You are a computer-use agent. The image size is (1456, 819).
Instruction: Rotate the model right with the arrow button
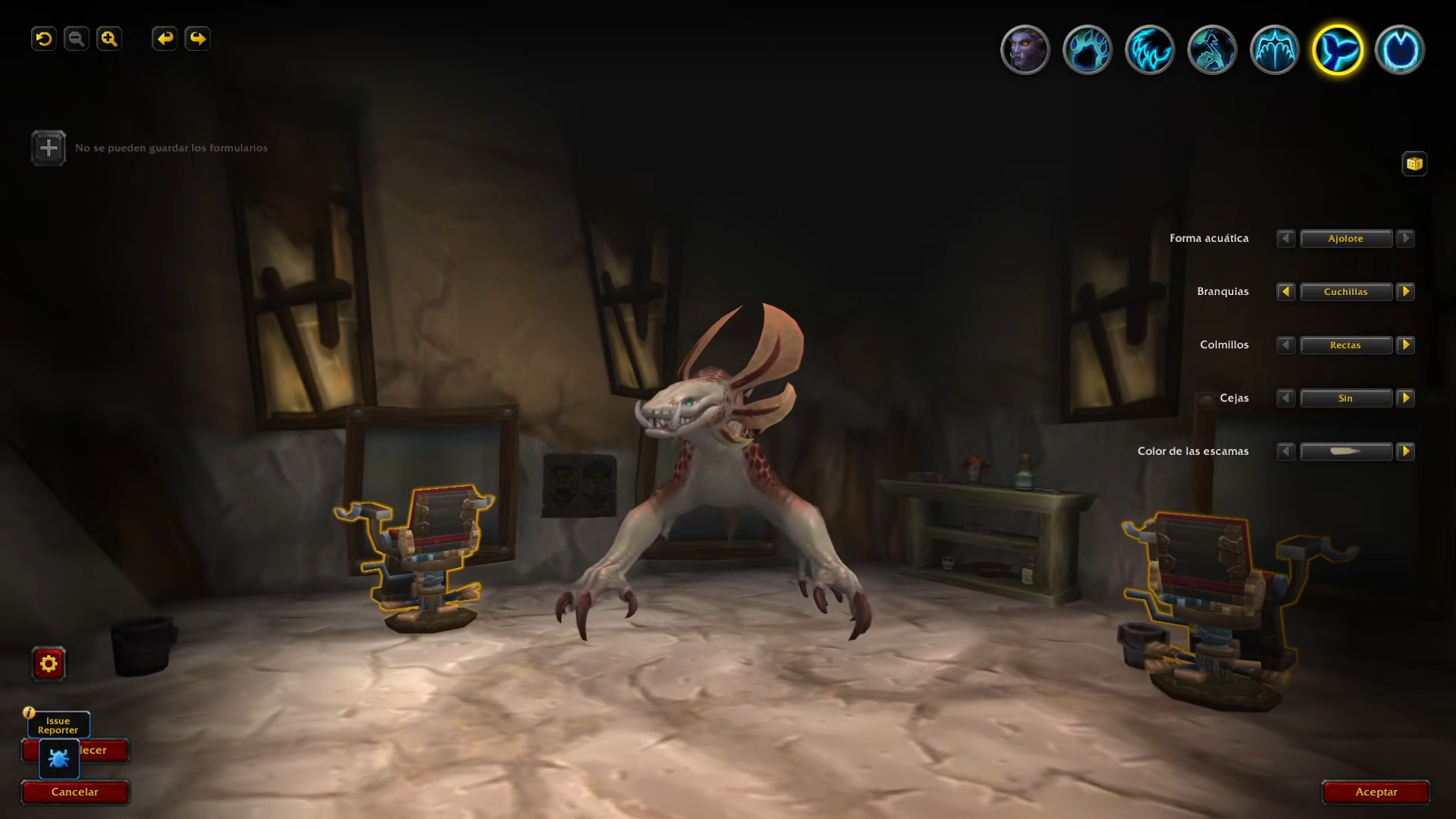(x=197, y=39)
